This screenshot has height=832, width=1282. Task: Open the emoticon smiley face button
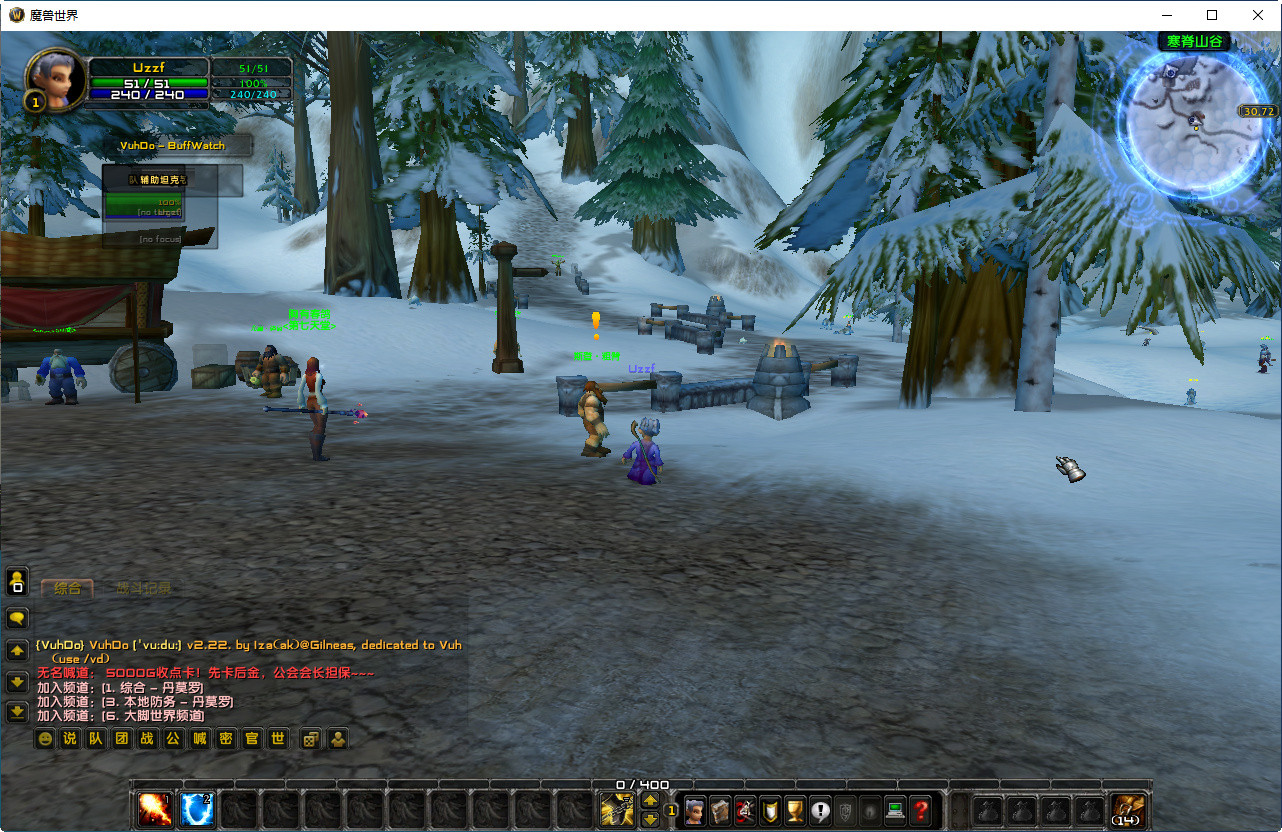pyautogui.click(x=44, y=739)
